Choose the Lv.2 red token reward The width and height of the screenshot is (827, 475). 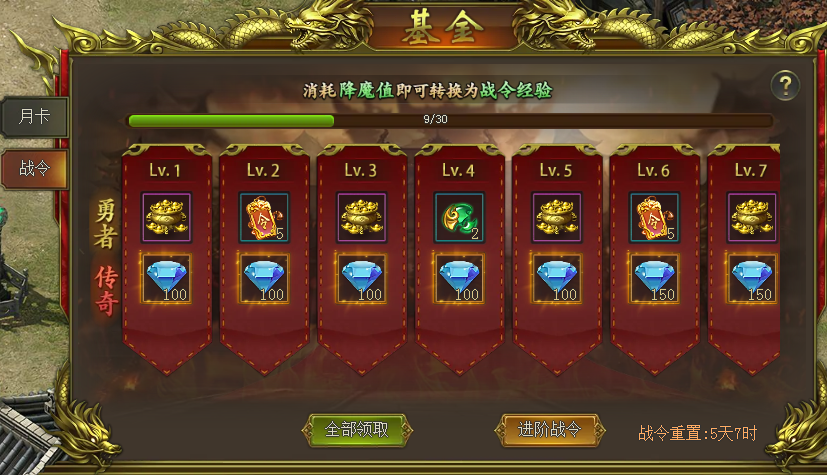point(262,217)
